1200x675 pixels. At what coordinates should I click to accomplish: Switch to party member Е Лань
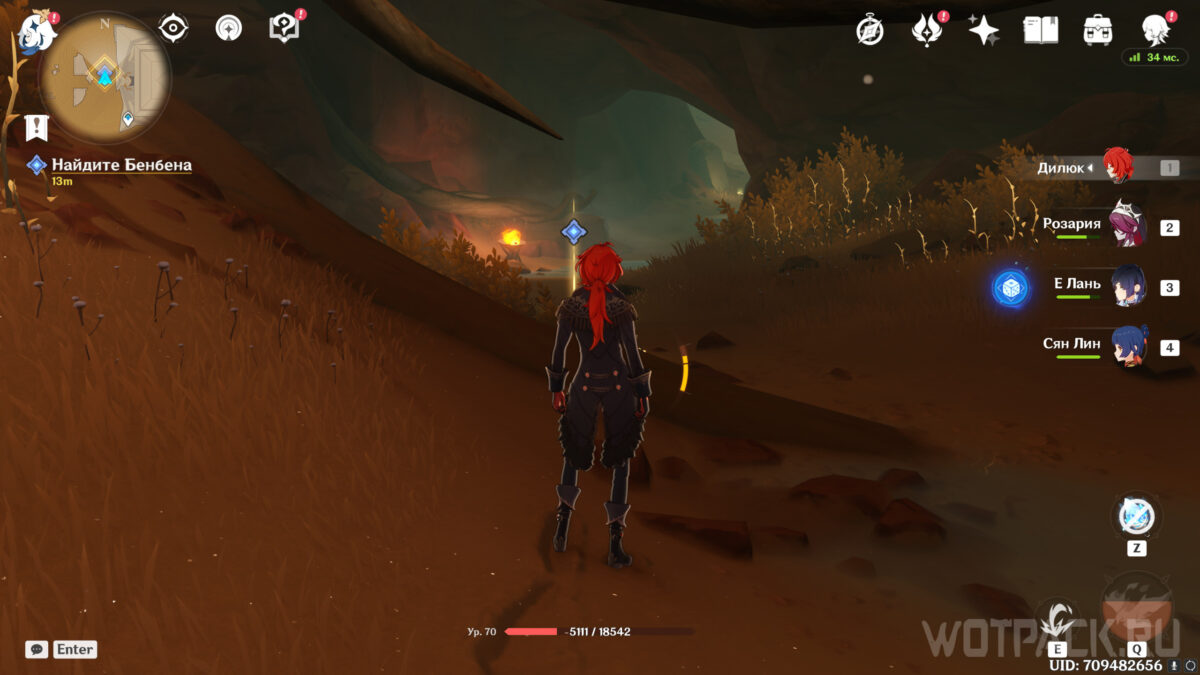point(1129,287)
